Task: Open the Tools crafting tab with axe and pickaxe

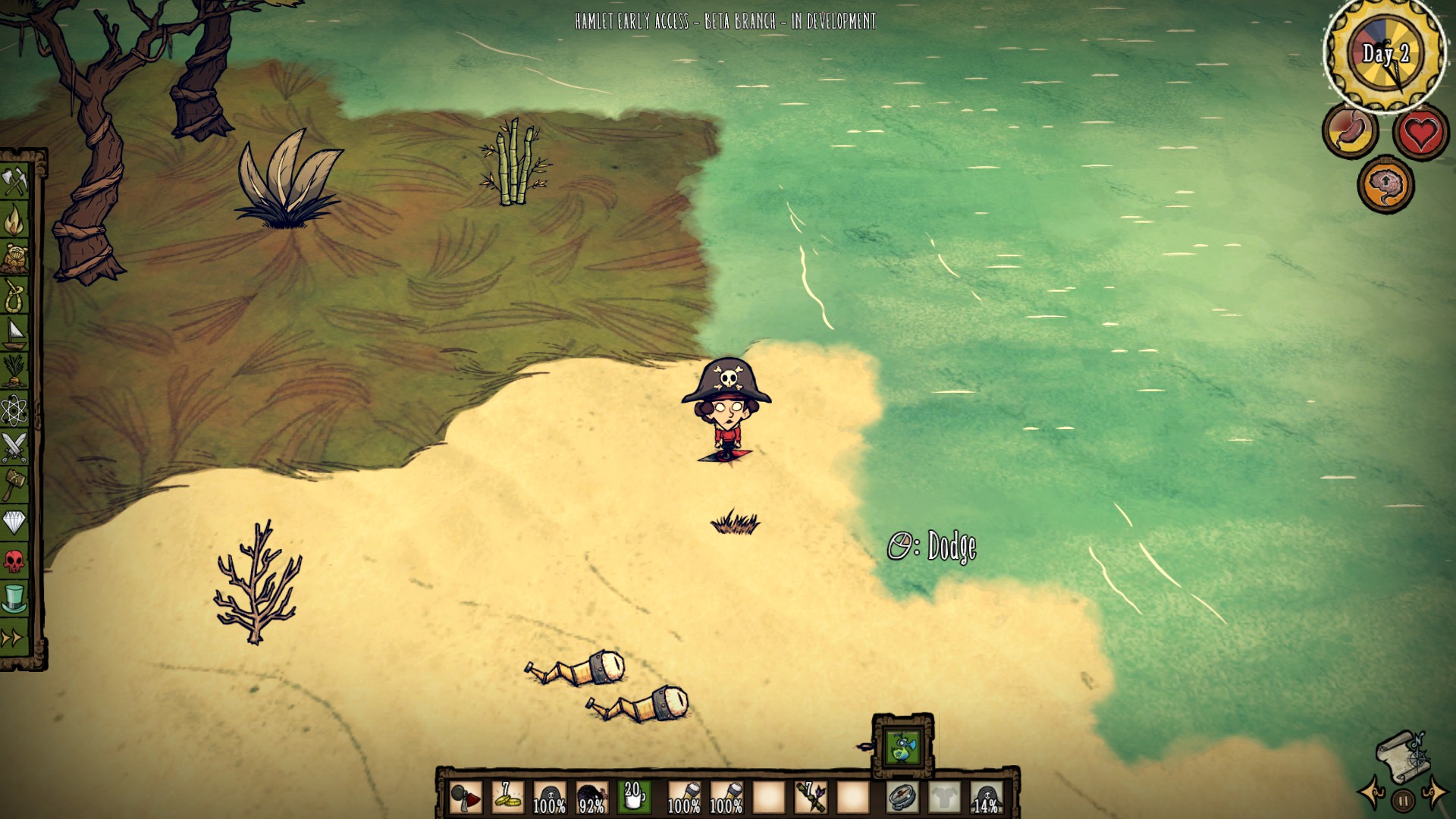Action: pos(14,182)
